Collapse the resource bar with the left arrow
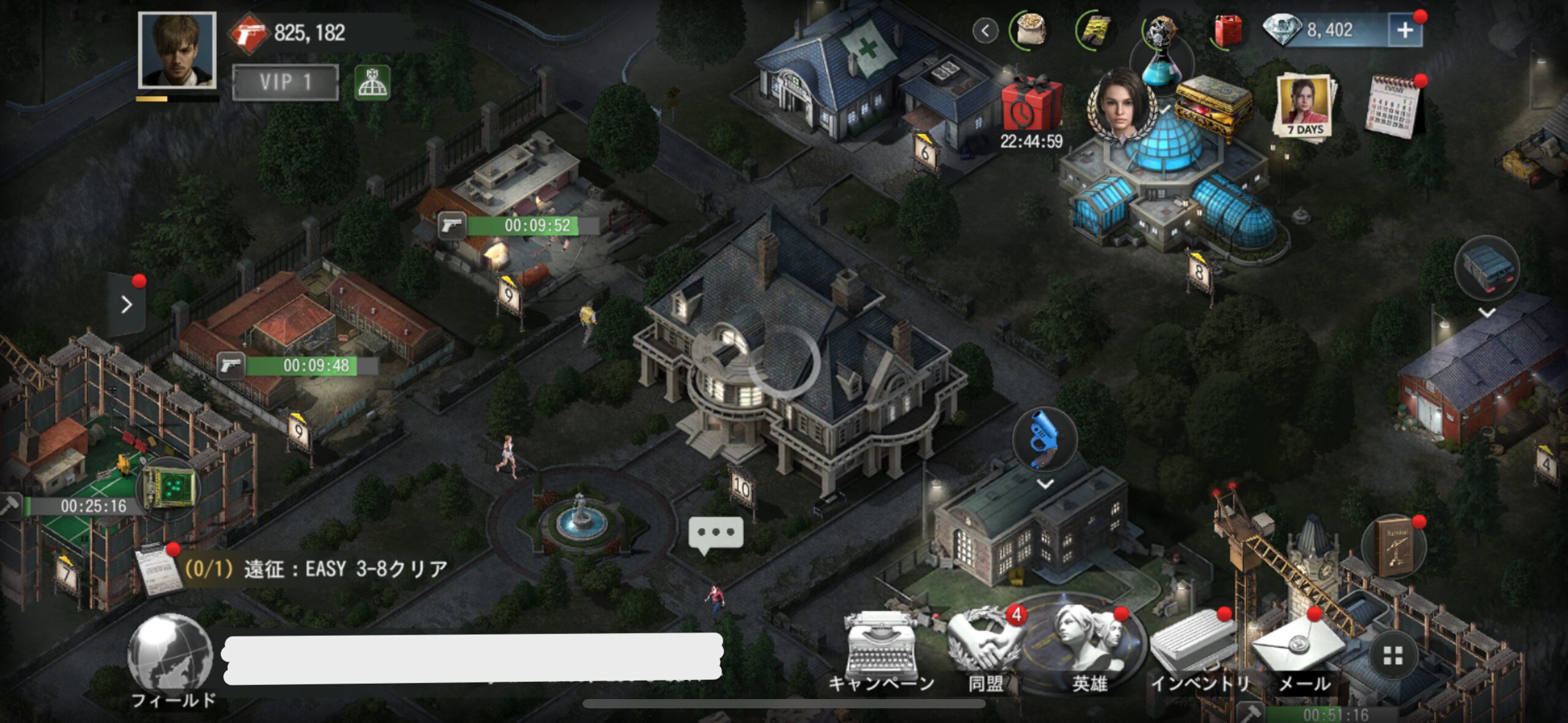This screenshot has width=1568, height=723. pyautogui.click(x=985, y=31)
